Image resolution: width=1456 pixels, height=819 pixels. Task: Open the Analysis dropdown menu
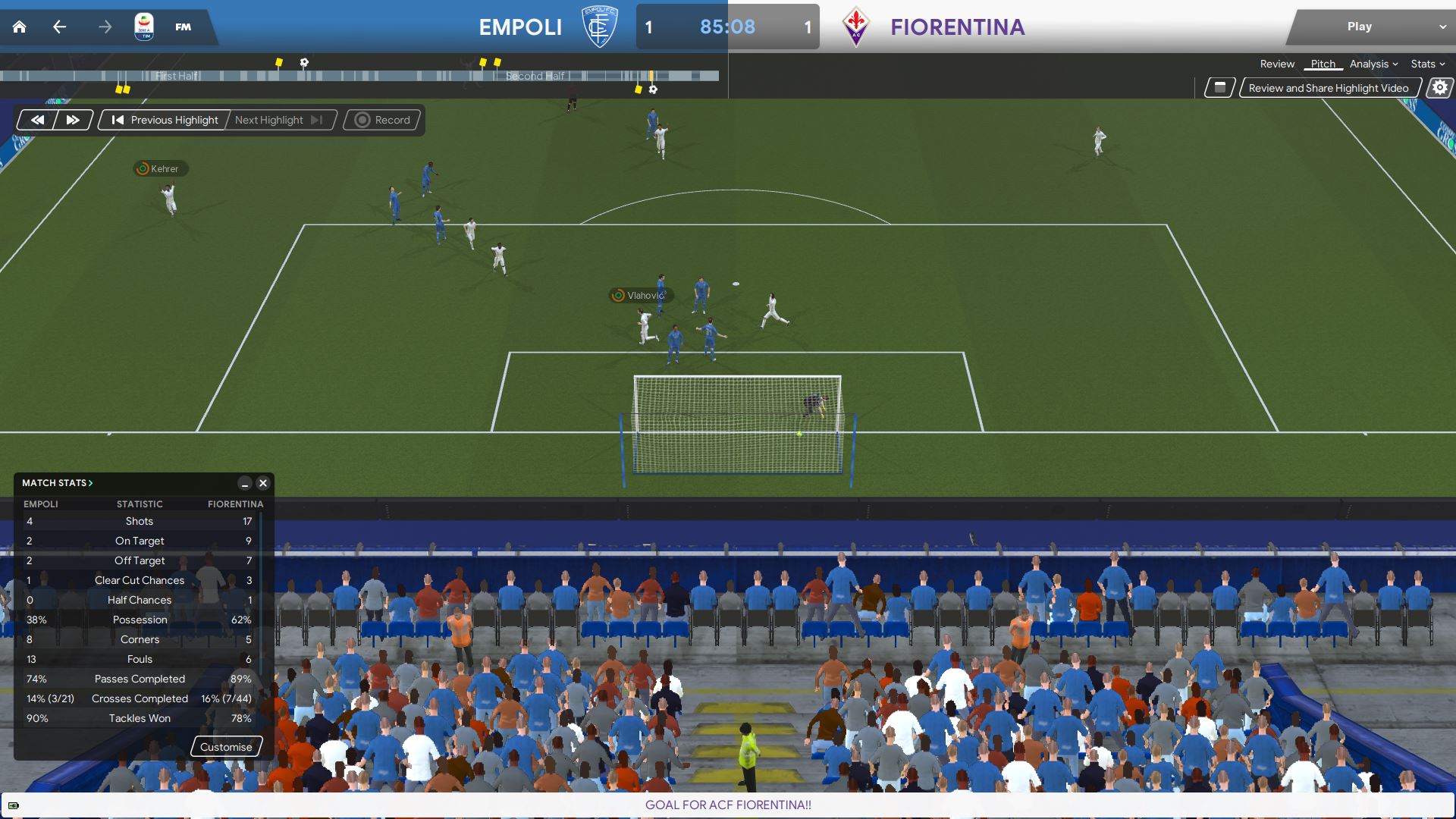(x=1373, y=64)
